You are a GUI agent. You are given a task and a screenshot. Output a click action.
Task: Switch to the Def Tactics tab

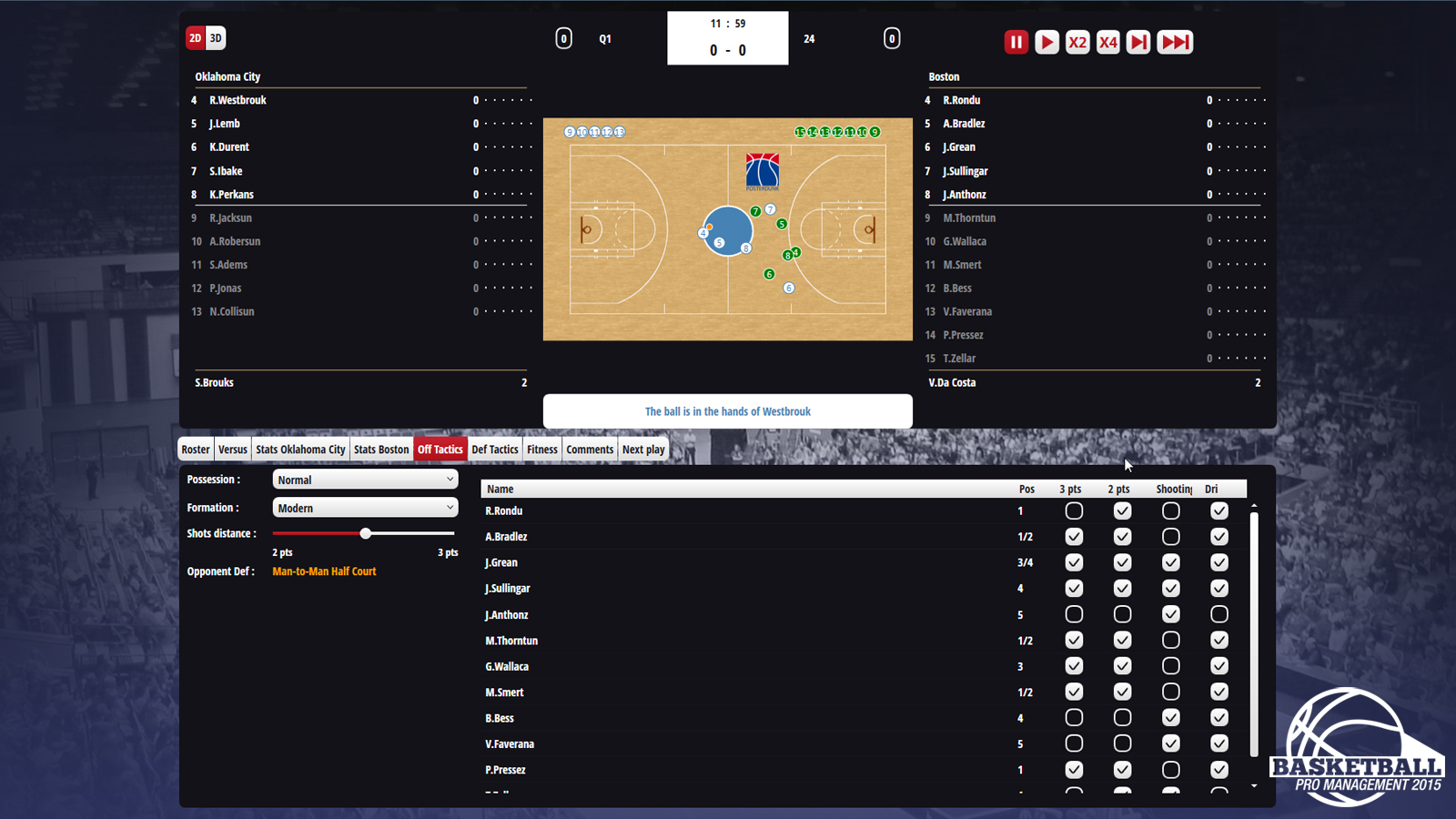(494, 449)
